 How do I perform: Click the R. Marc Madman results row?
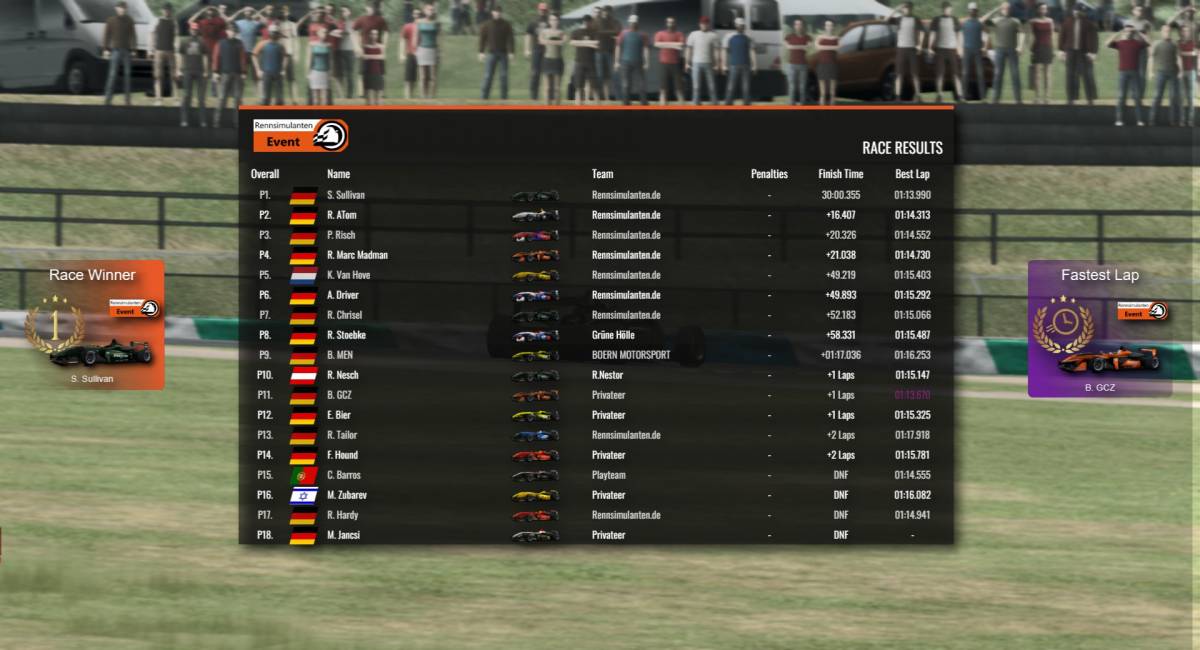pos(595,255)
